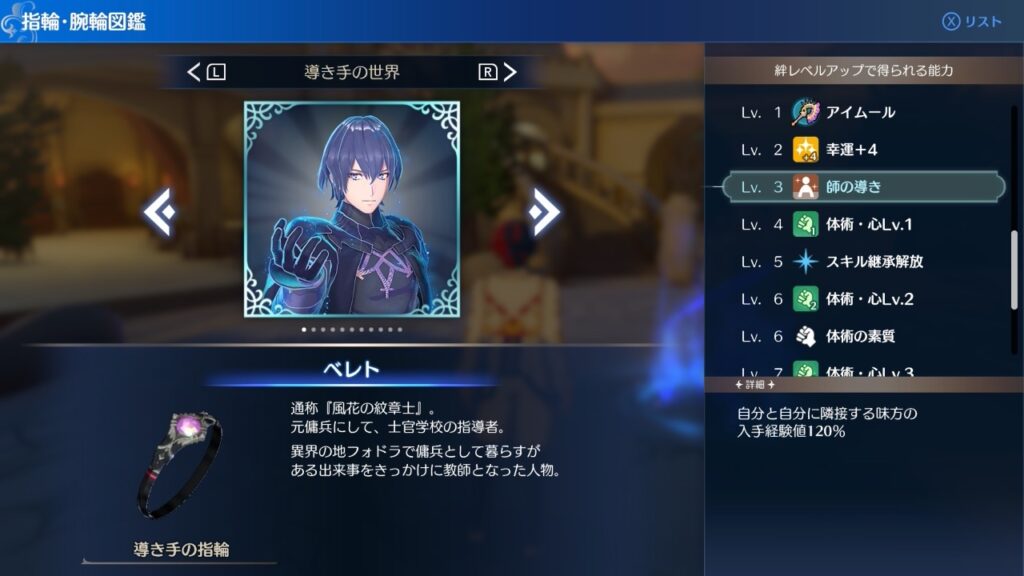Click the portrait page indicator dots
The height and width of the screenshot is (576, 1024).
click(x=352, y=329)
